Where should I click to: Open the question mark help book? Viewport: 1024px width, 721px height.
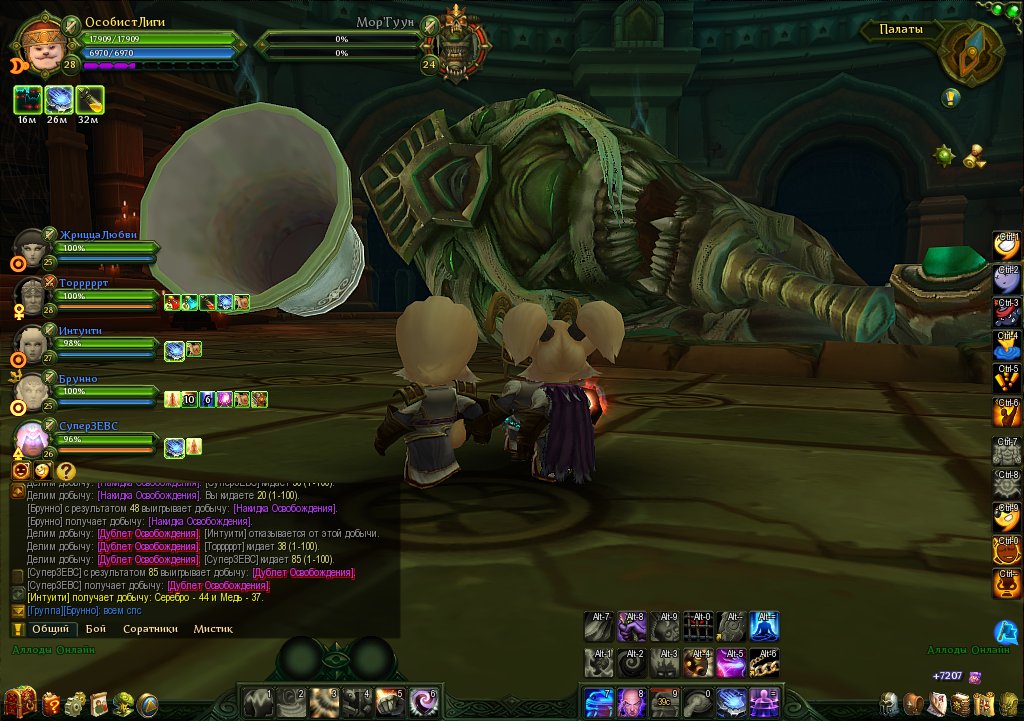(x=51, y=703)
